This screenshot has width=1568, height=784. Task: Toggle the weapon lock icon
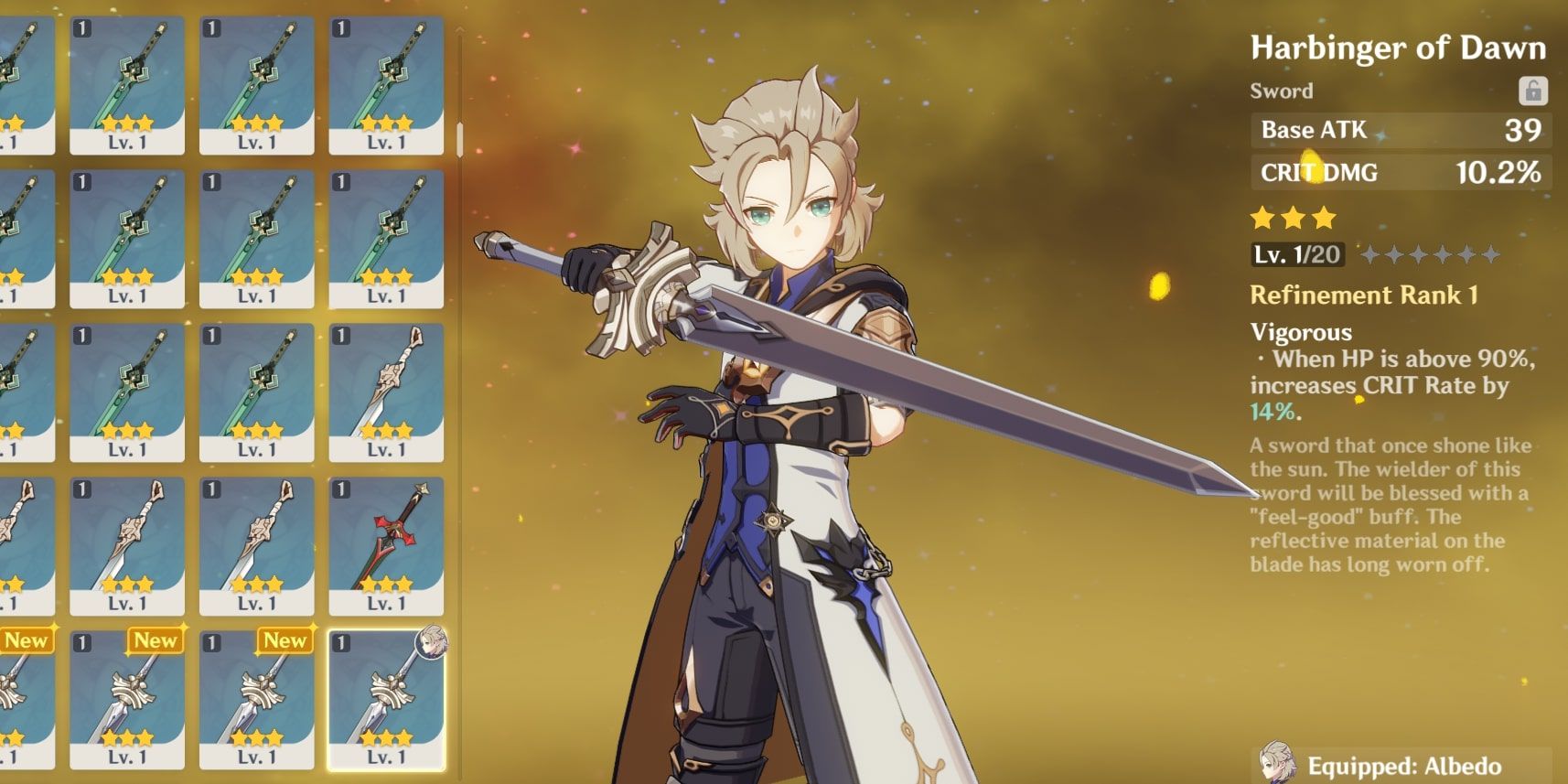click(1532, 91)
